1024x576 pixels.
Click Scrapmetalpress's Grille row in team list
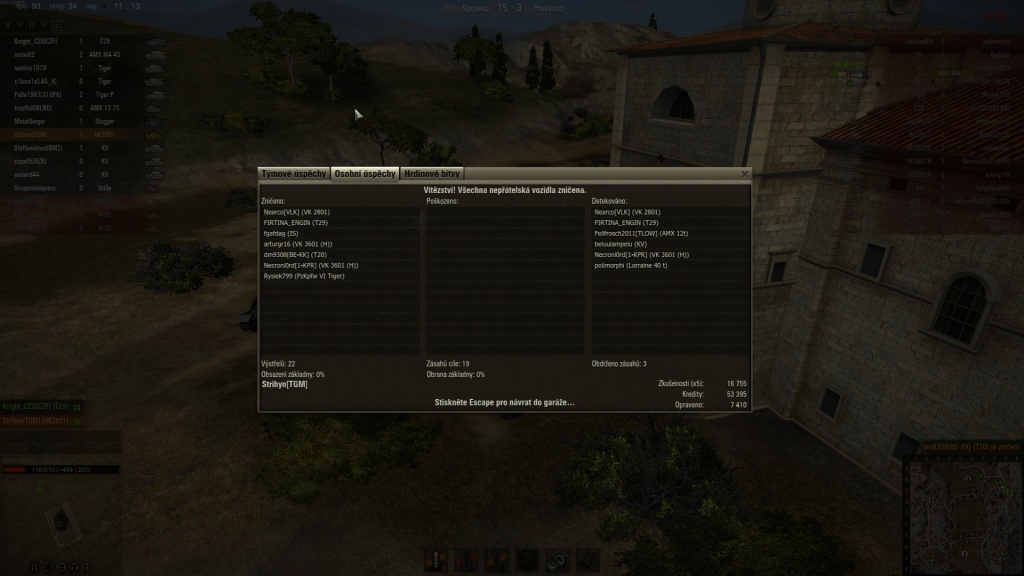[x=80, y=187]
